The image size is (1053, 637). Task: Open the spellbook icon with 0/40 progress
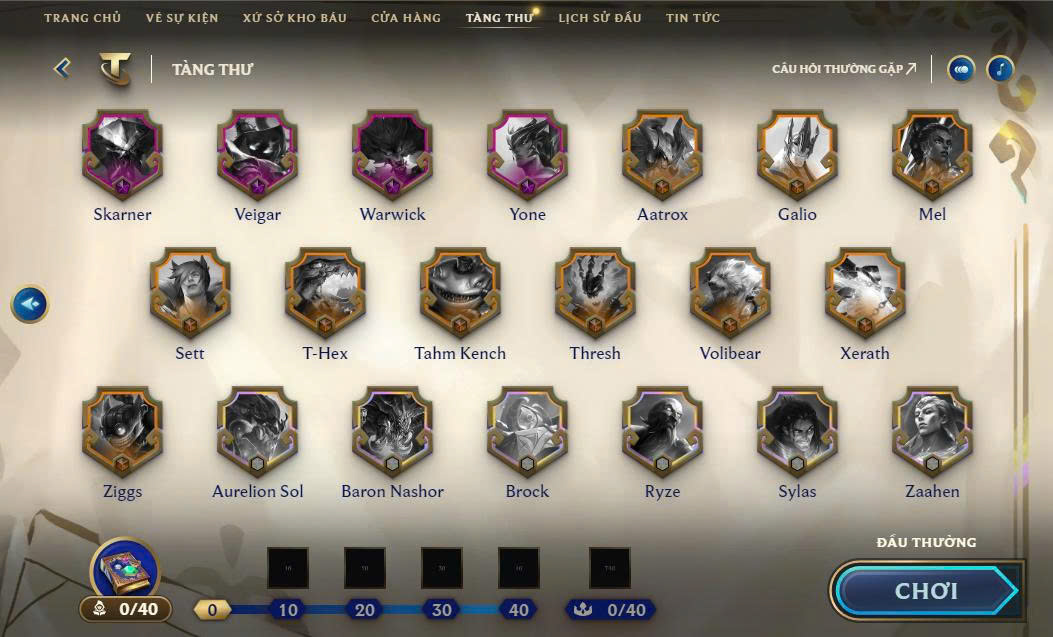click(125, 572)
